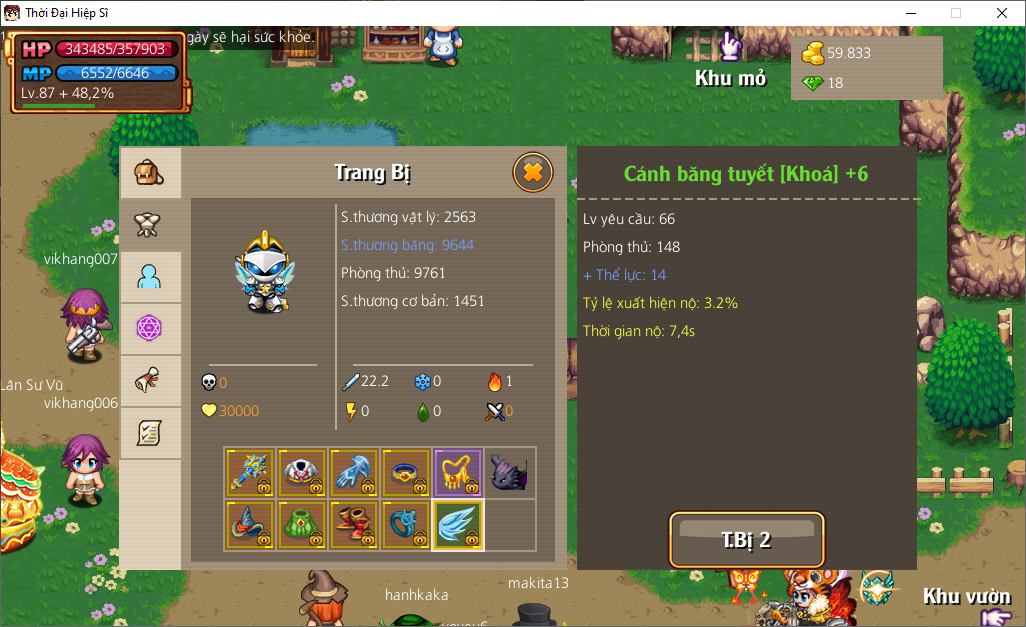
Task: Choose the white chest armor slot
Action: pos(302,473)
